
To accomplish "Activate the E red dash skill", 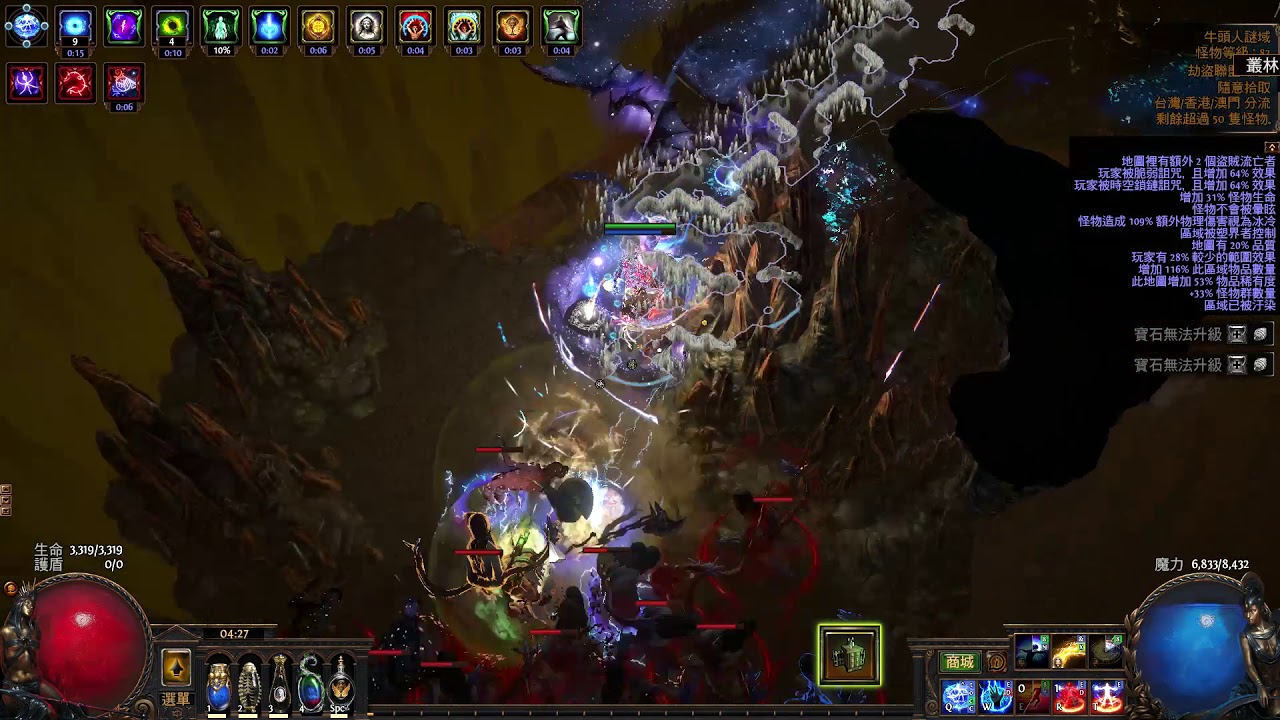I will pos(1033,696).
